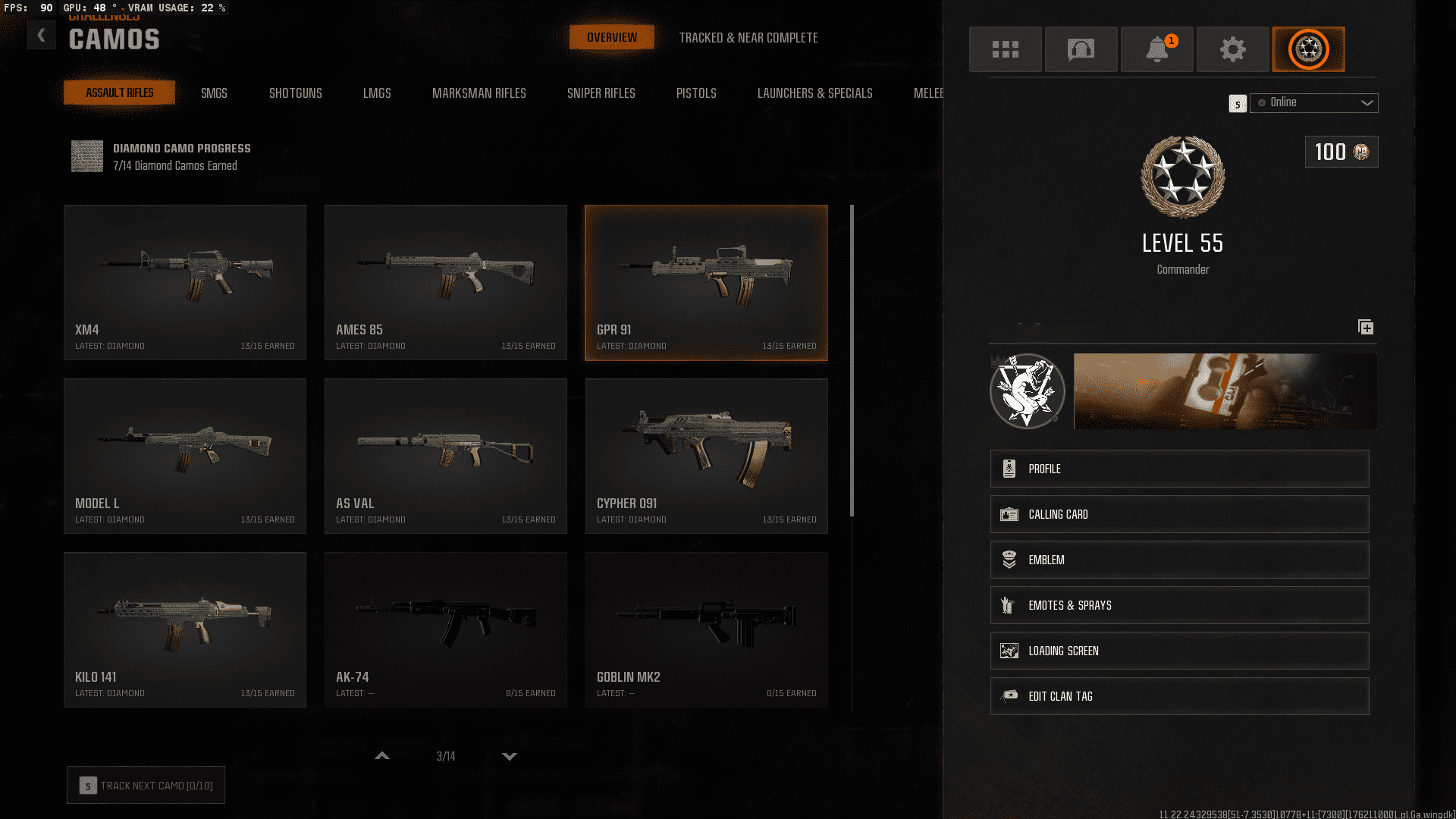
Task: Open the store icon in top bar
Action: coord(1081,49)
